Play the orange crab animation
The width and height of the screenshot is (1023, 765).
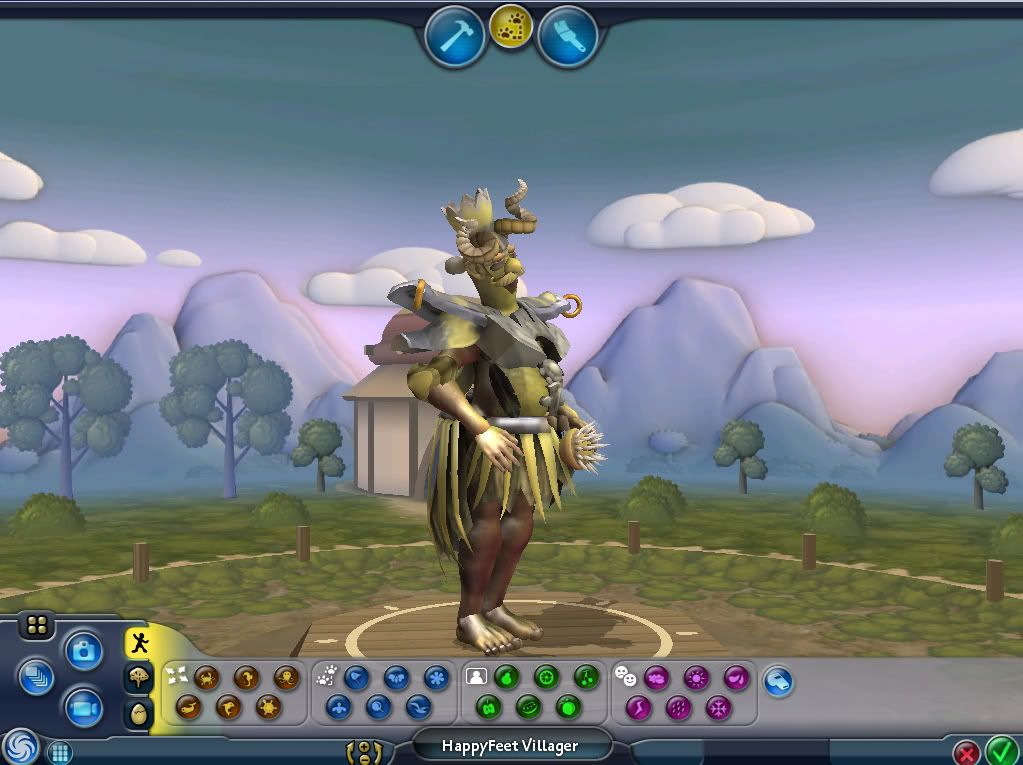pyautogui.click(x=207, y=678)
